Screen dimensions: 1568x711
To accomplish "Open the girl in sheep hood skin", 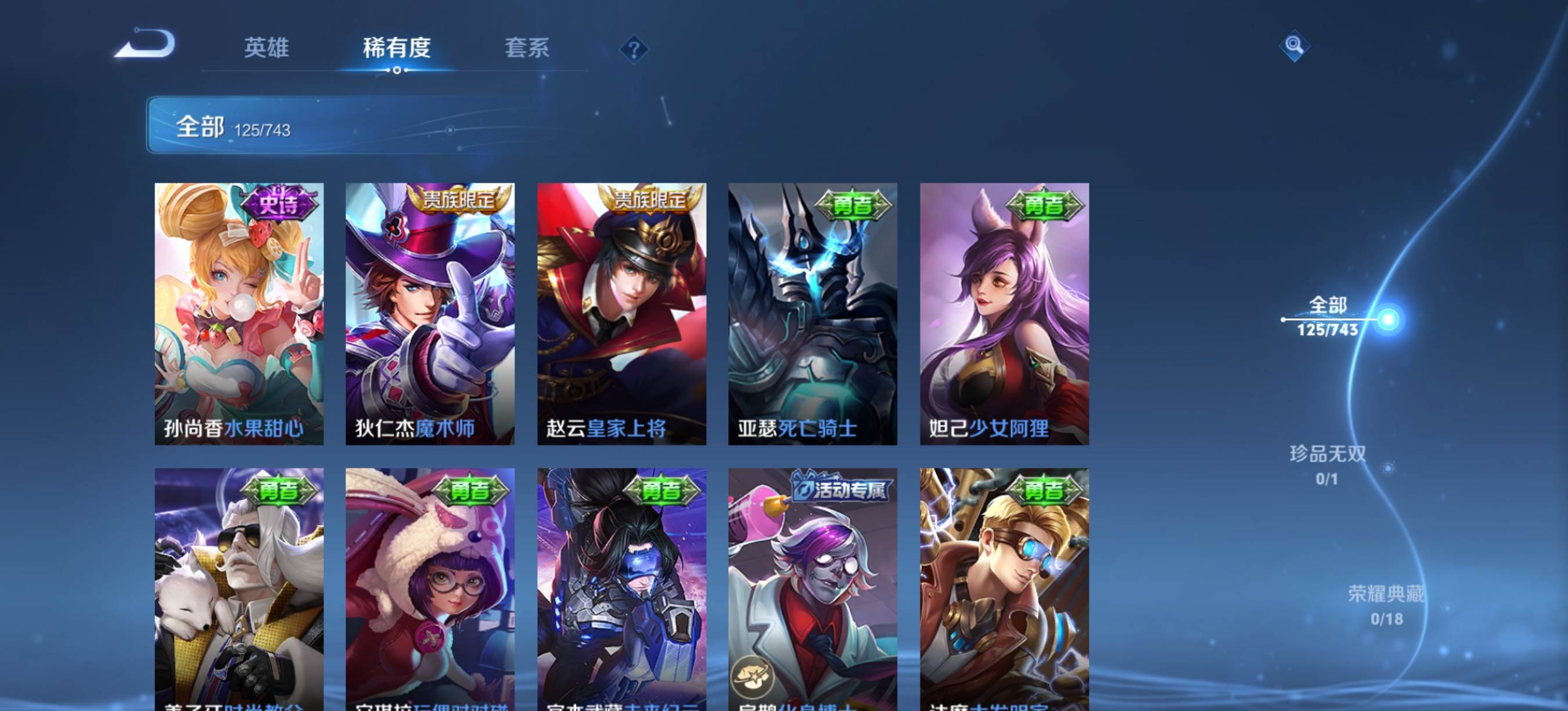I will pos(430,587).
